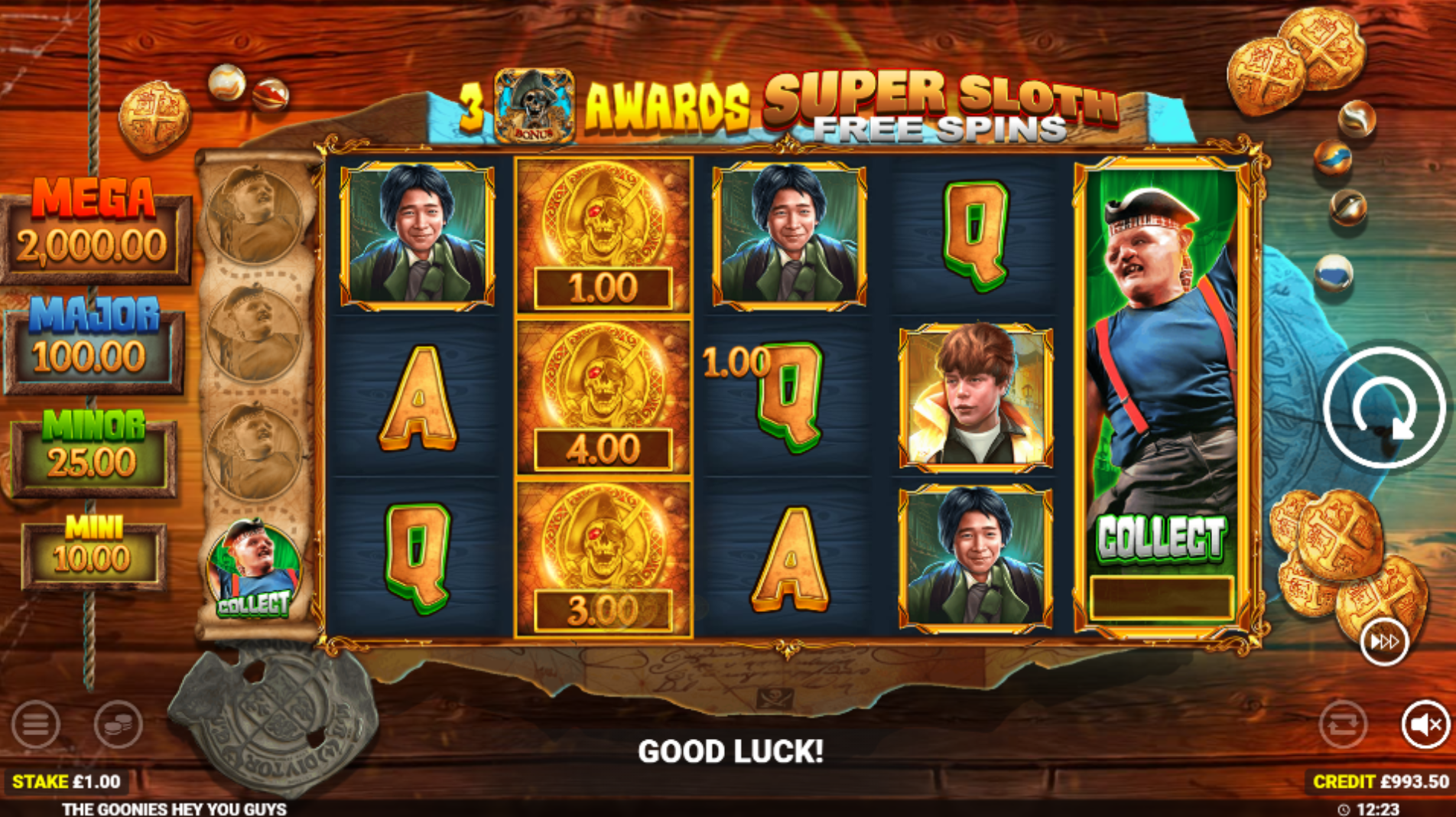
Task: Open the autoplay loop button
Action: click(x=1343, y=724)
